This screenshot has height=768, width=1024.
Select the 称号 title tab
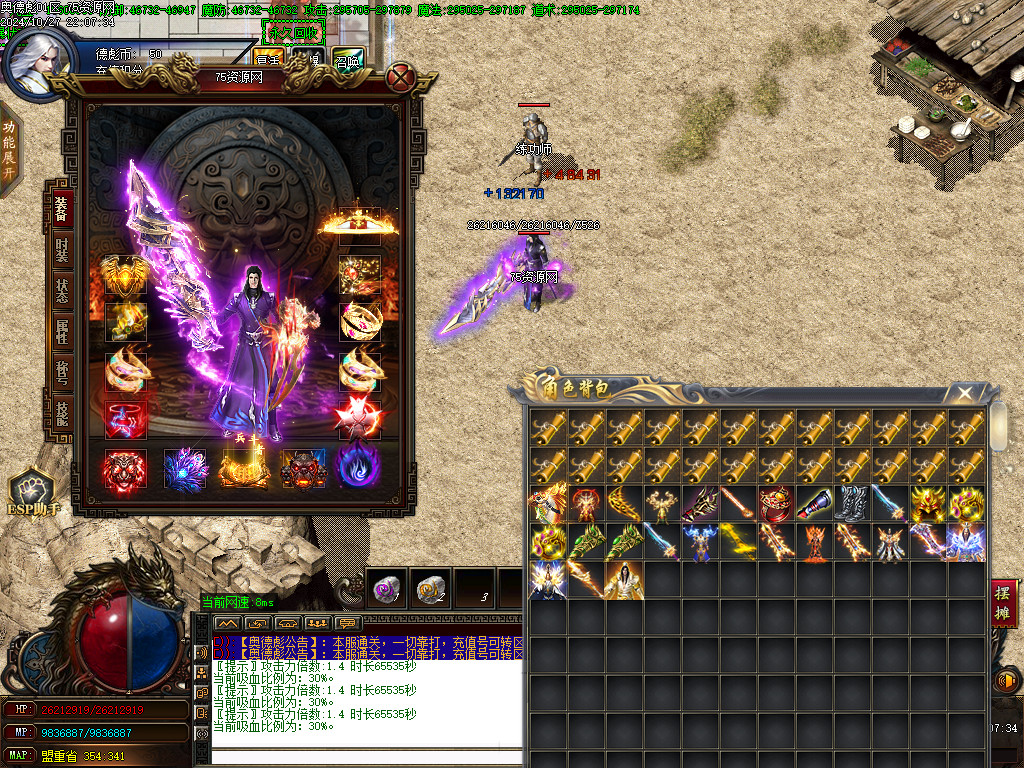coord(61,373)
